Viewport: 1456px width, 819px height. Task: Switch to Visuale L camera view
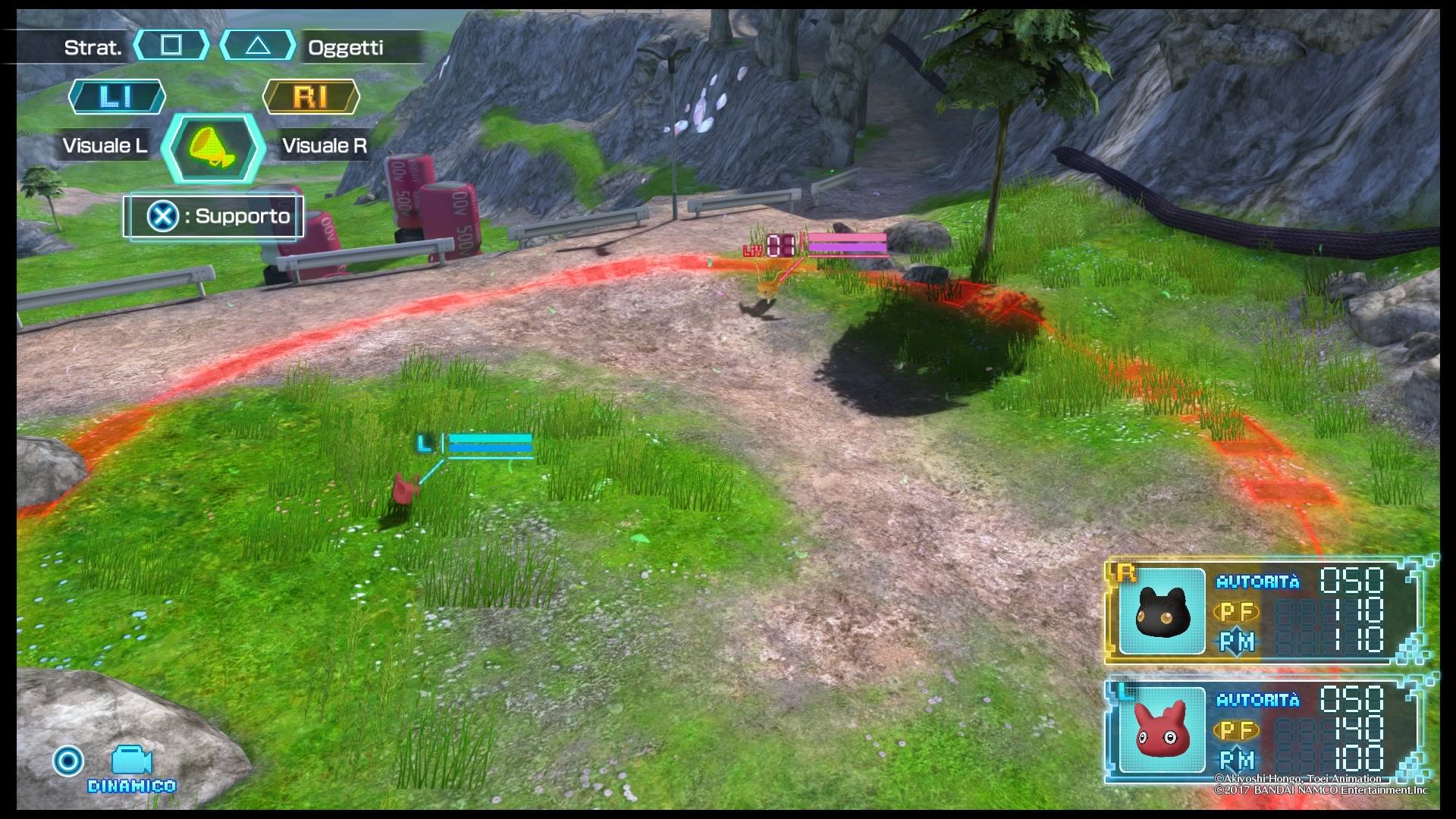117,98
